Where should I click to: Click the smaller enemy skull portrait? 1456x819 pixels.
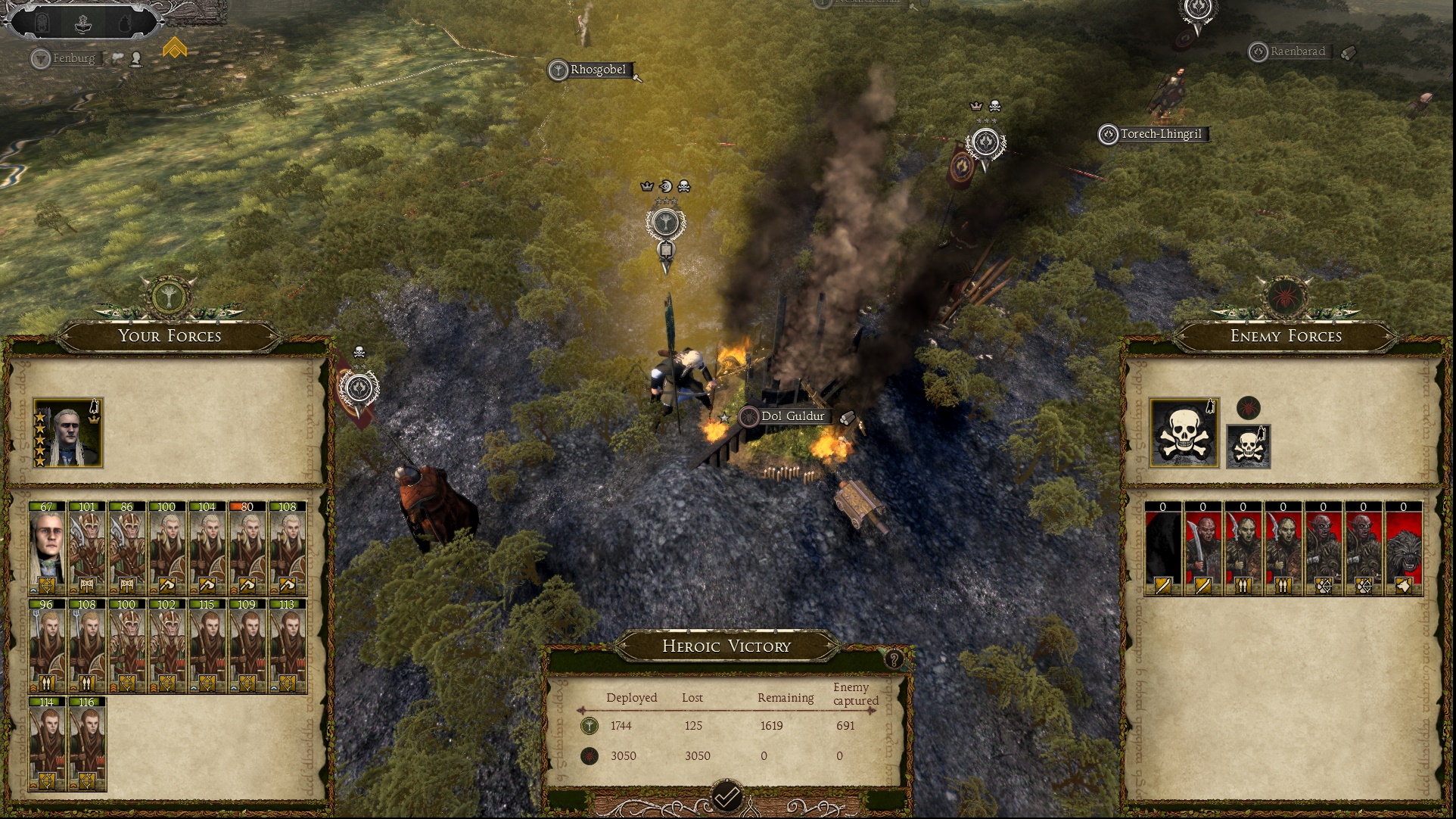[1248, 447]
